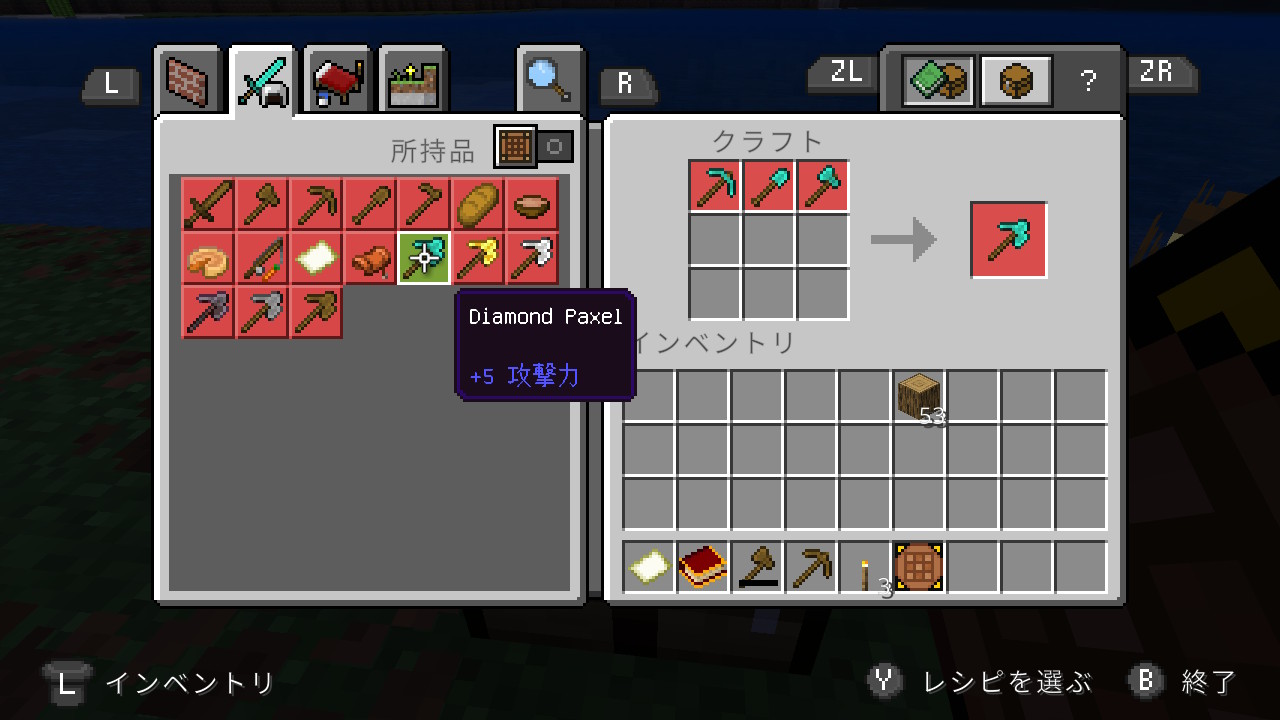
Task: Click the diamond pickaxe in the crafting grid
Action: click(715, 186)
